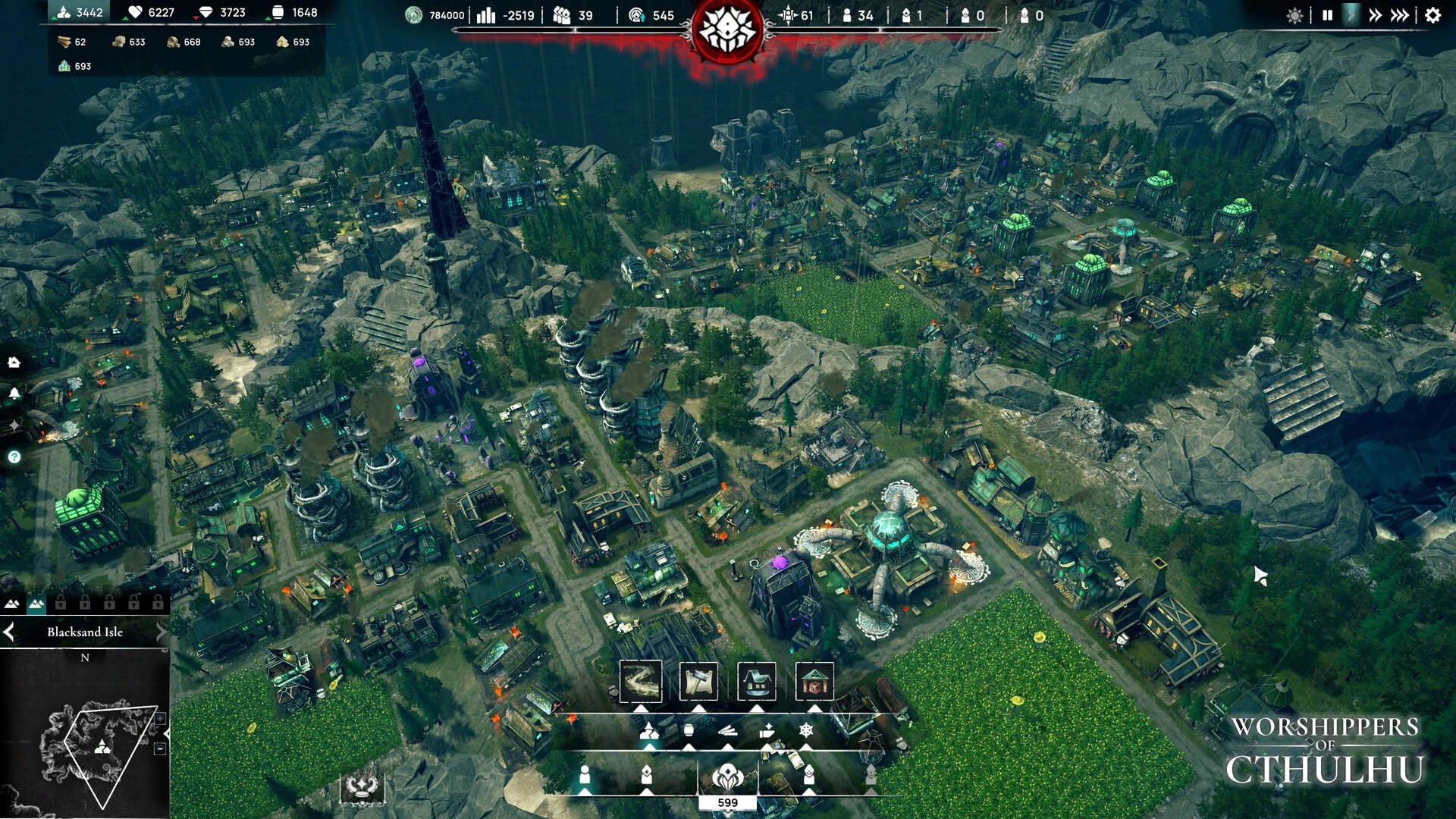The image size is (1456, 819).
Task: Set game speed to triple fast-forward
Action: click(1401, 15)
